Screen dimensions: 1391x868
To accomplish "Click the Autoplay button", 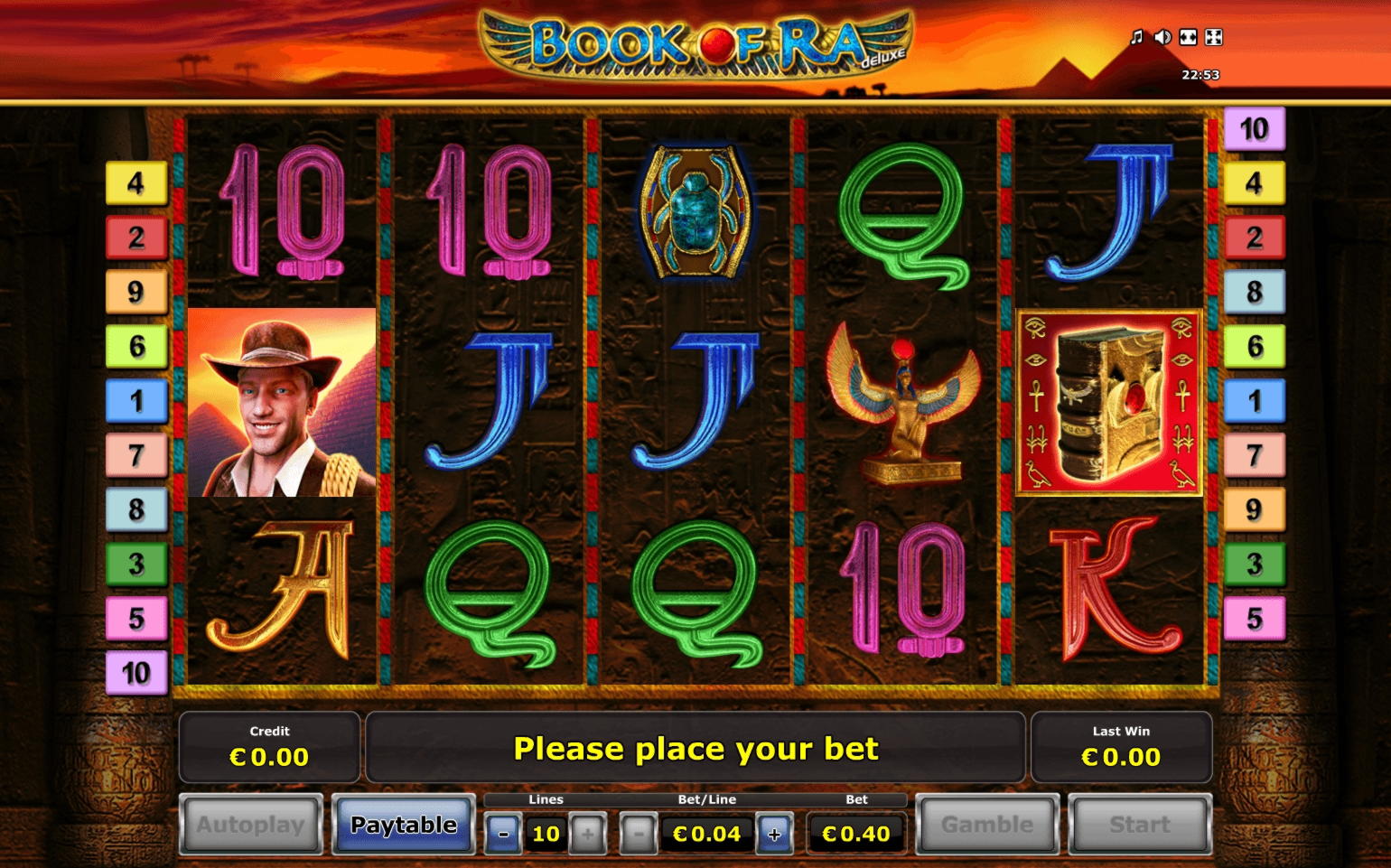I will [x=251, y=824].
